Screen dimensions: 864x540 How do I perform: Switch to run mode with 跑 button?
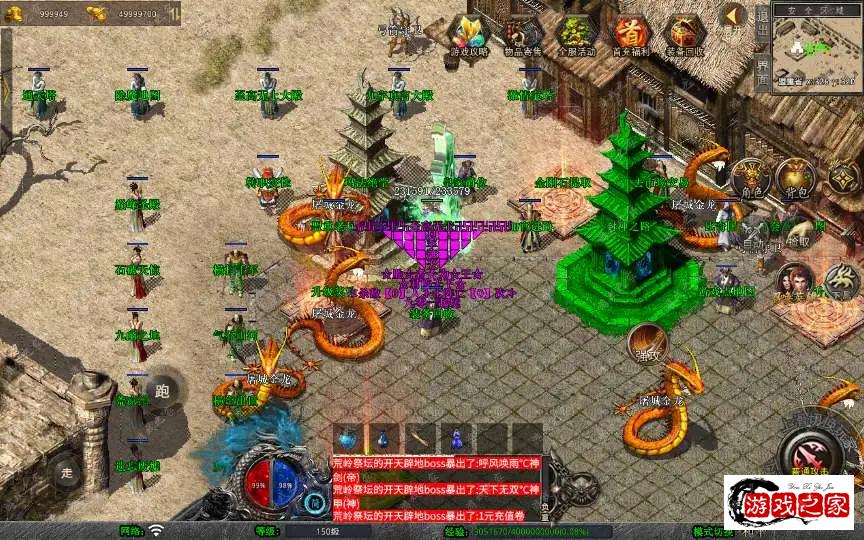tap(162, 390)
